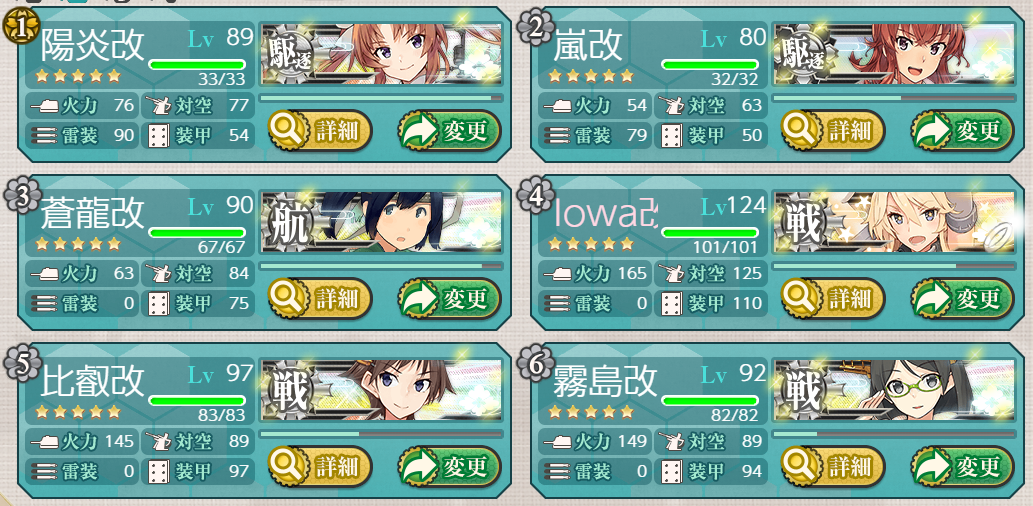Select 陽炎改 portrait banner
The image size is (1033, 506).
point(381,54)
